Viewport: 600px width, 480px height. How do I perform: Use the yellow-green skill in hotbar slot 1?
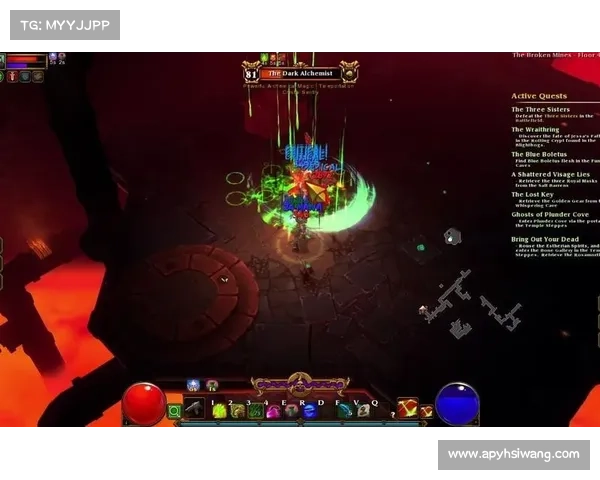pos(218,410)
